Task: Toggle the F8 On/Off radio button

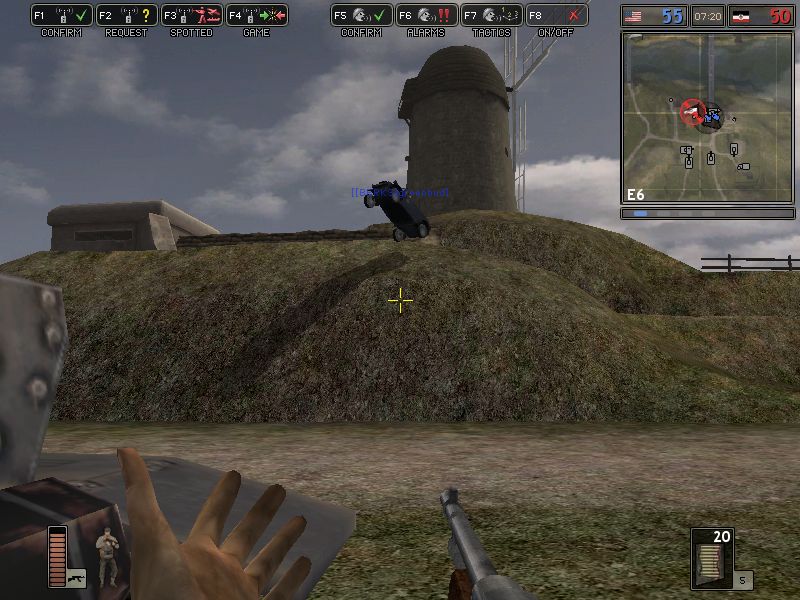Action: [x=556, y=16]
